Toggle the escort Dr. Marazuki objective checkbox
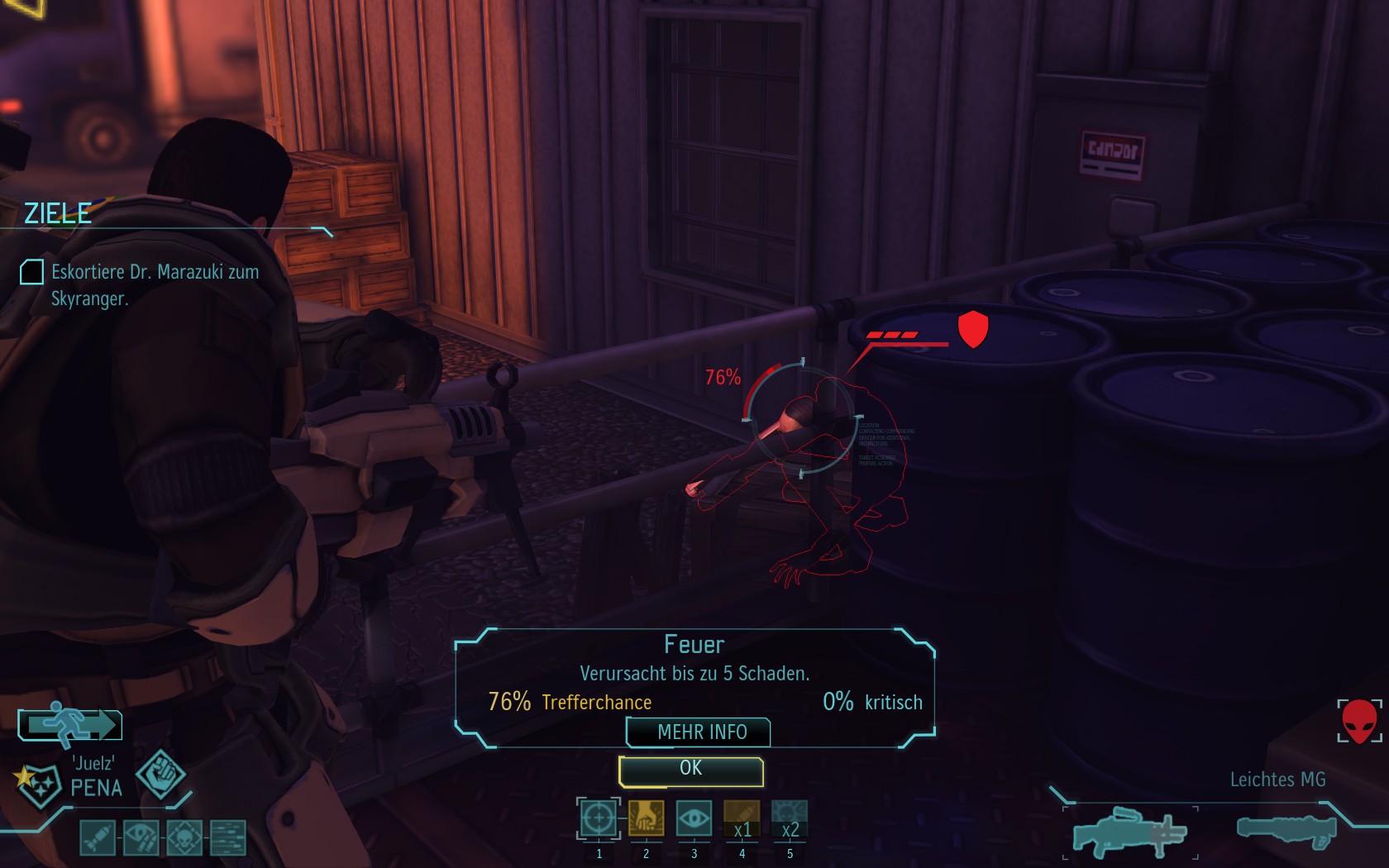1389x868 pixels. (x=31, y=272)
